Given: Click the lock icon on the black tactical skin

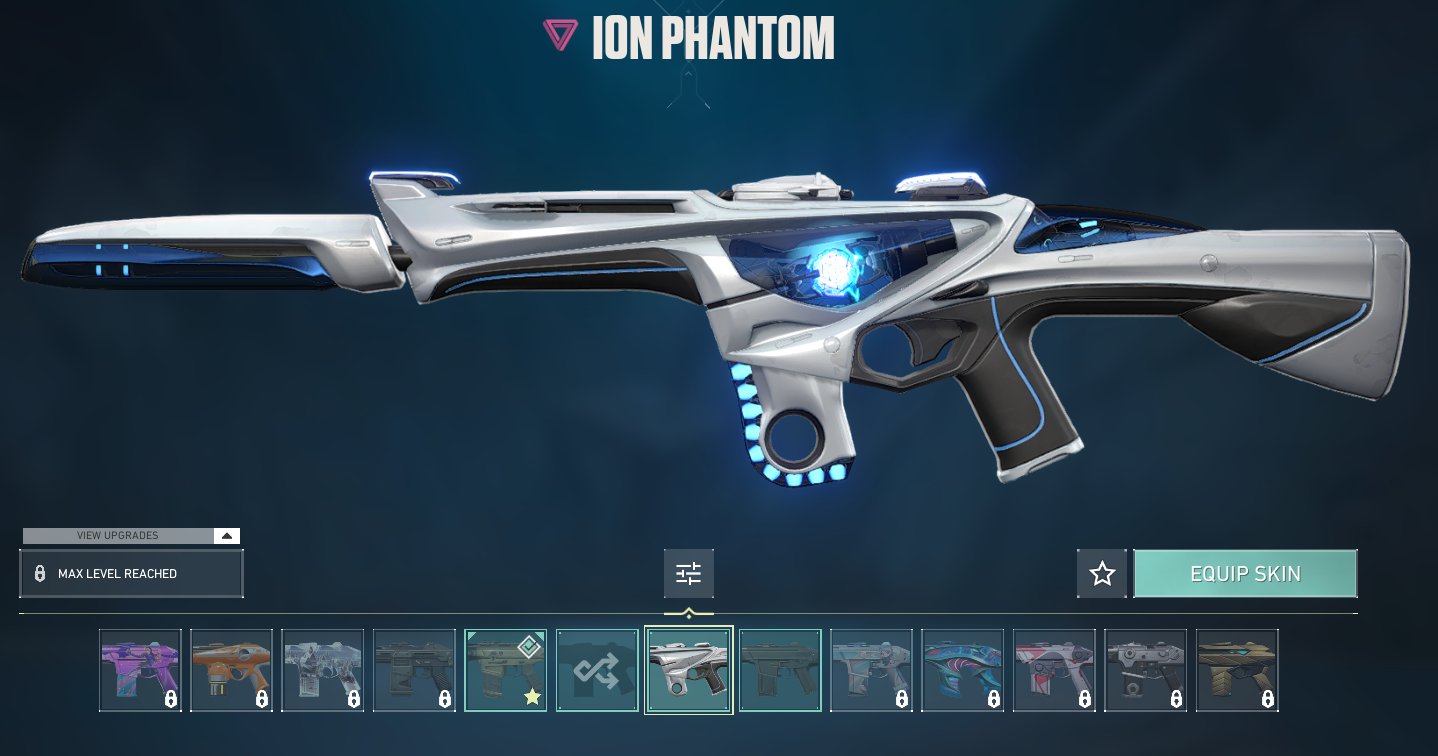Looking at the screenshot, I should point(445,700).
